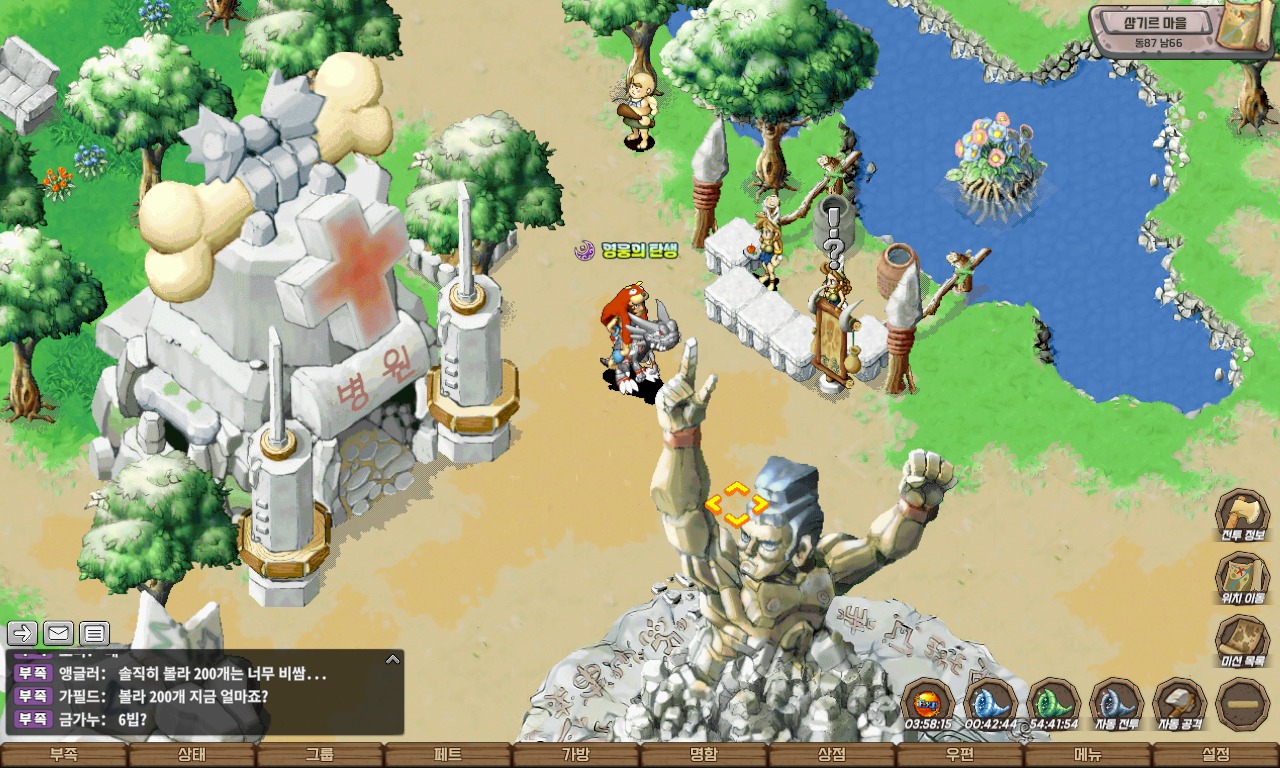This screenshot has height=768, width=1280.
Task: Open the 우편 (mail) menu
Action: [x=960, y=755]
